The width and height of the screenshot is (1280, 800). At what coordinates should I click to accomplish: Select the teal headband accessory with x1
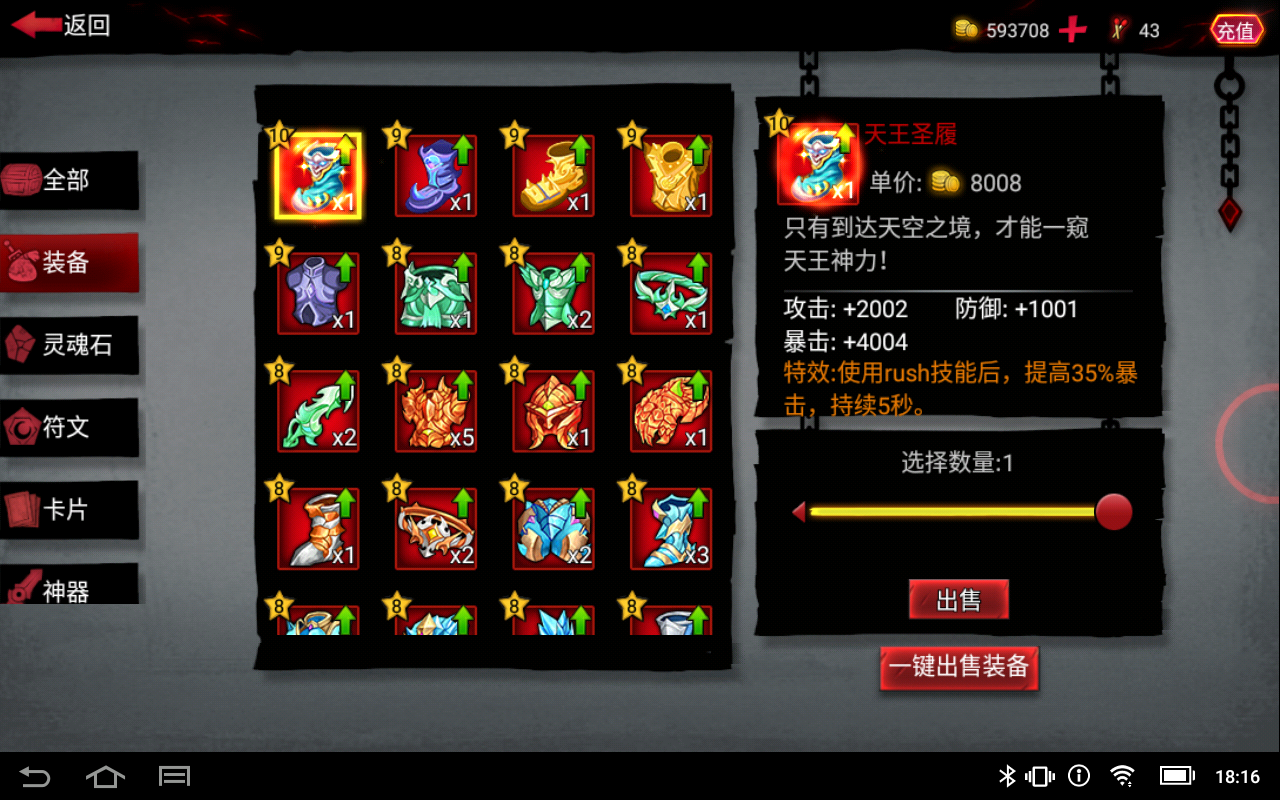pyautogui.click(x=670, y=293)
